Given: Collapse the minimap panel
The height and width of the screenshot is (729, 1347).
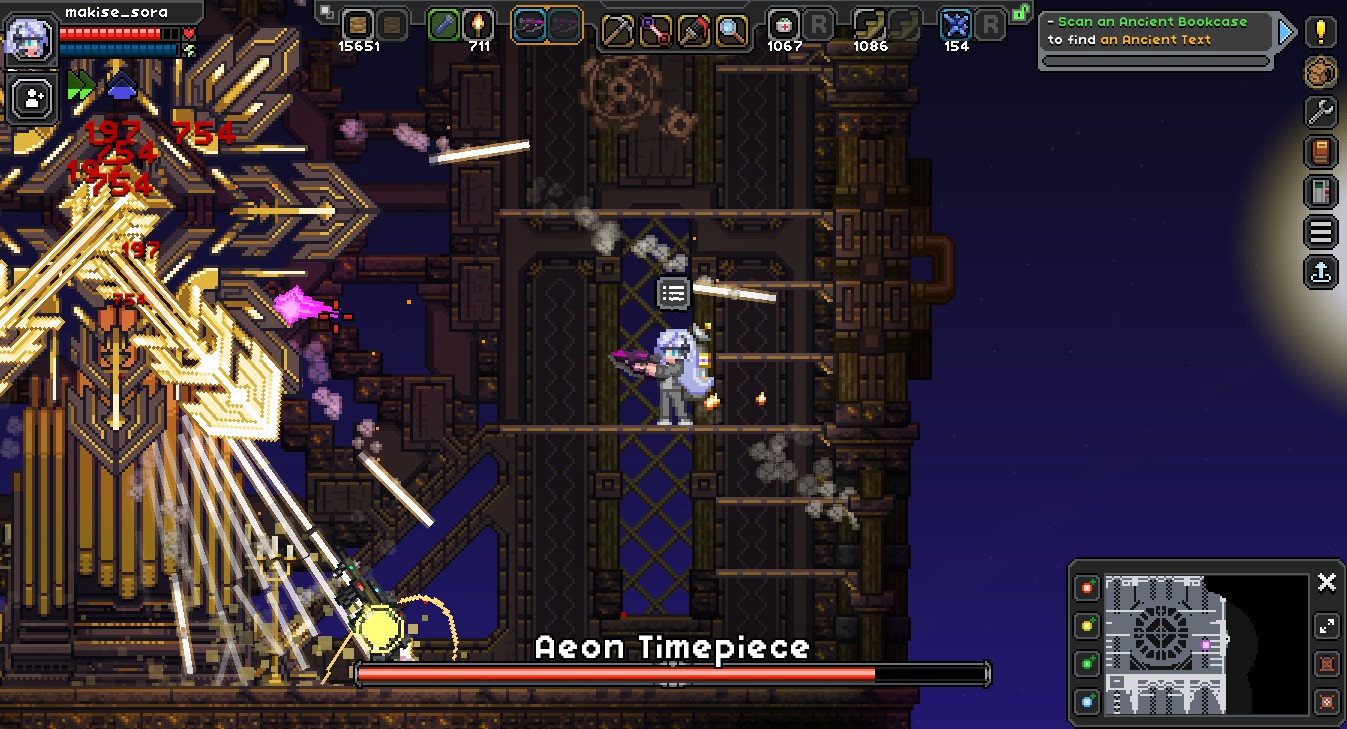Looking at the screenshot, I should (1327, 582).
